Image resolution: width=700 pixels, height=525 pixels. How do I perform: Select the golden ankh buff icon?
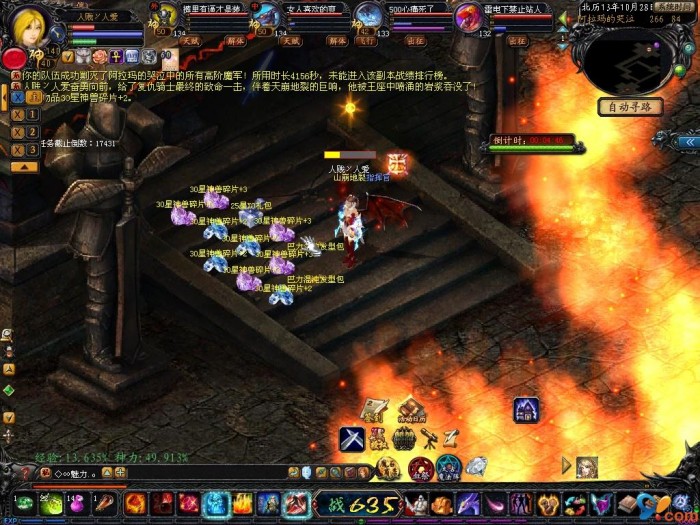[116, 57]
